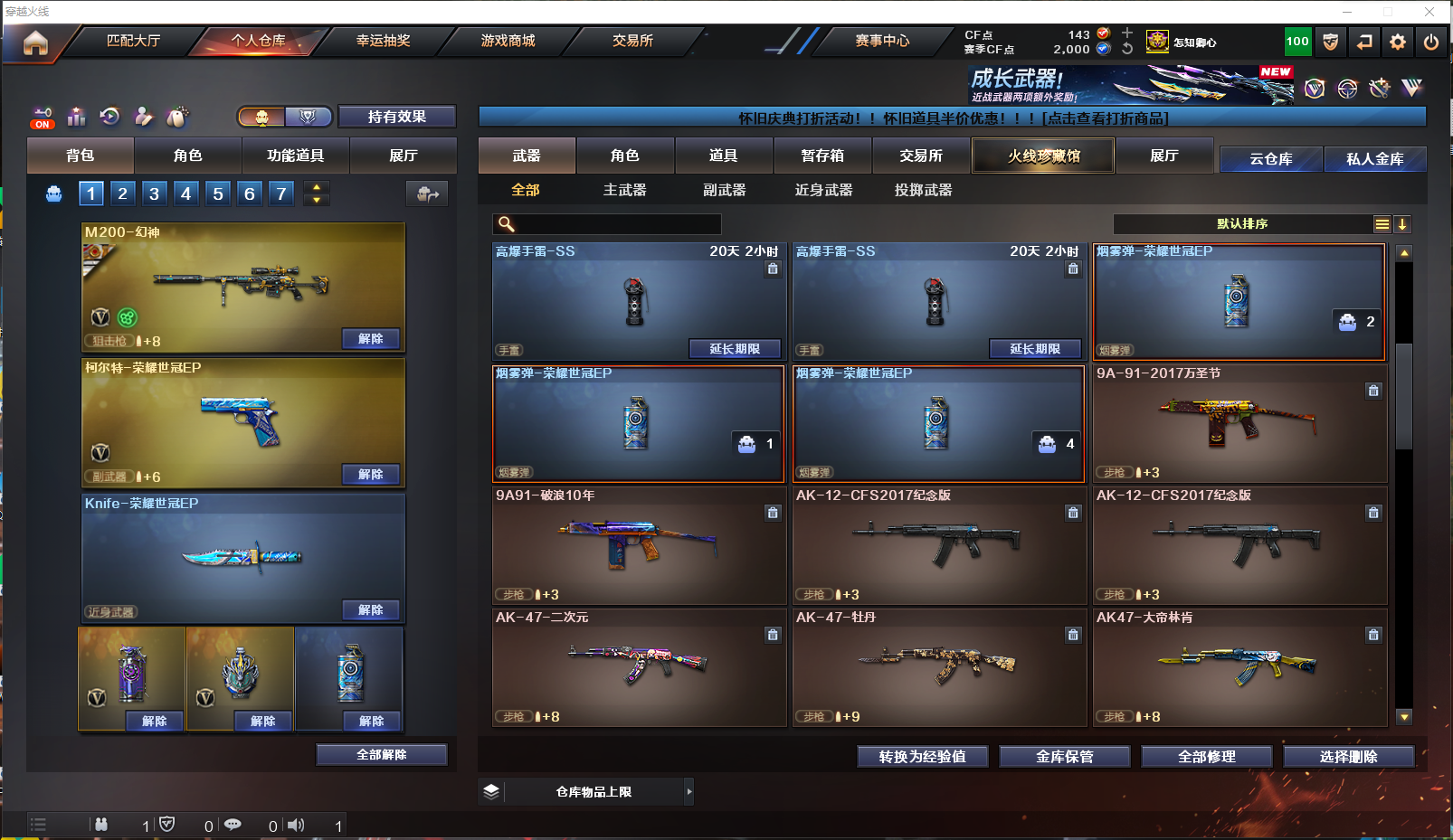Click the 全部修理 repair button
The width and height of the screenshot is (1453, 840).
1206,757
